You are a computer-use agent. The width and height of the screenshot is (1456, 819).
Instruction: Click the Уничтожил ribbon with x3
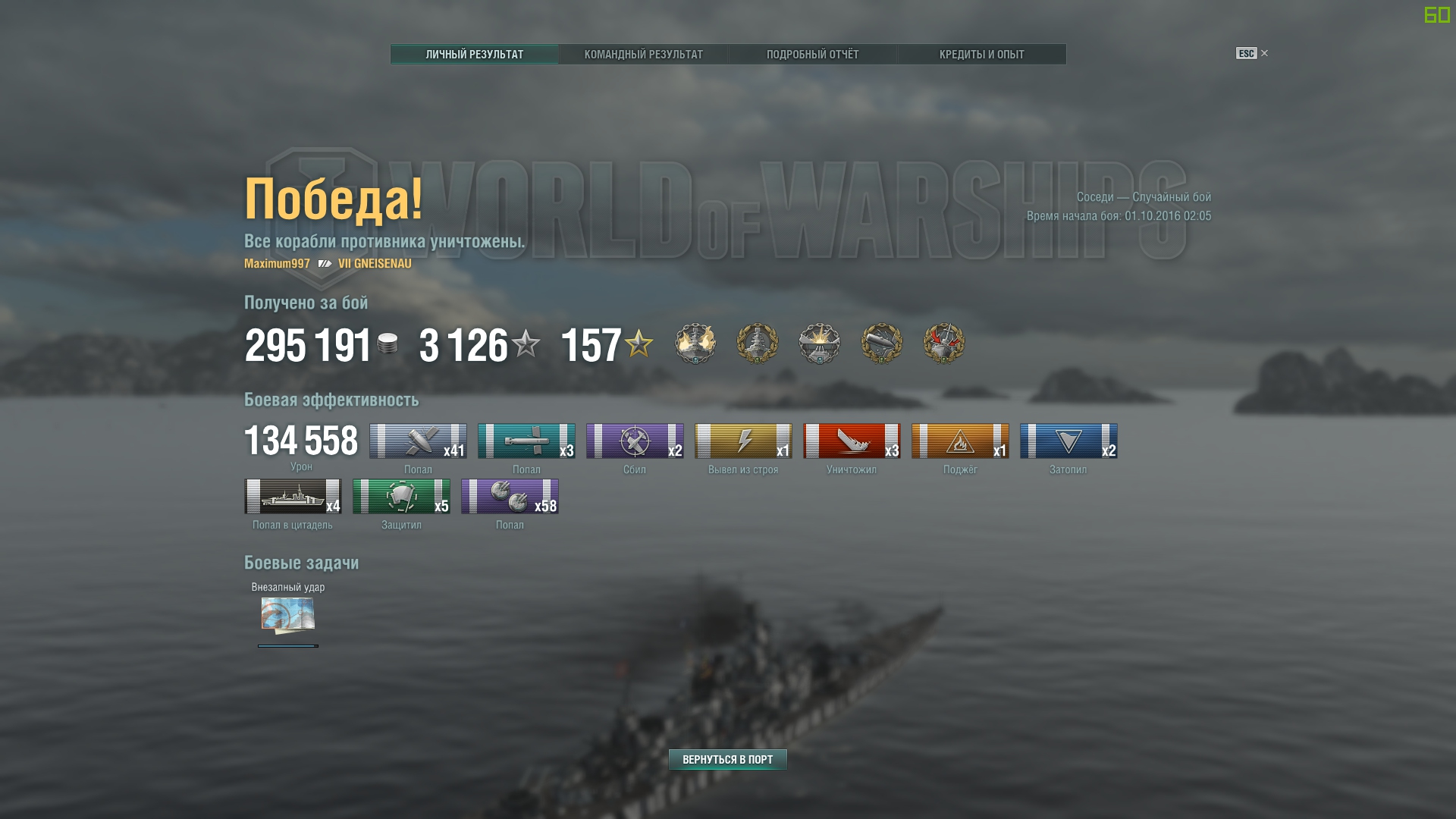click(x=852, y=441)
